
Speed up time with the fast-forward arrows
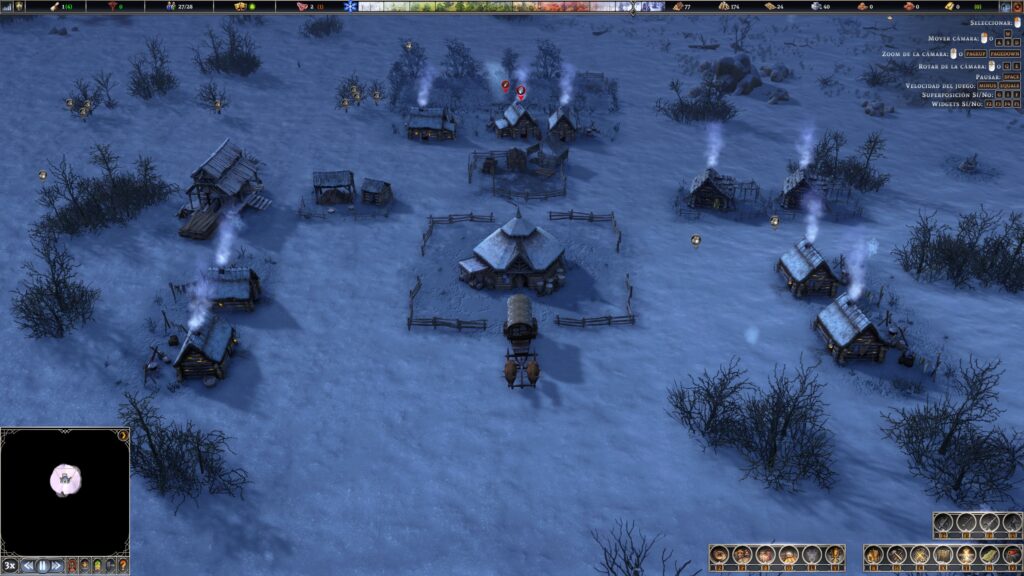[57, 565]
